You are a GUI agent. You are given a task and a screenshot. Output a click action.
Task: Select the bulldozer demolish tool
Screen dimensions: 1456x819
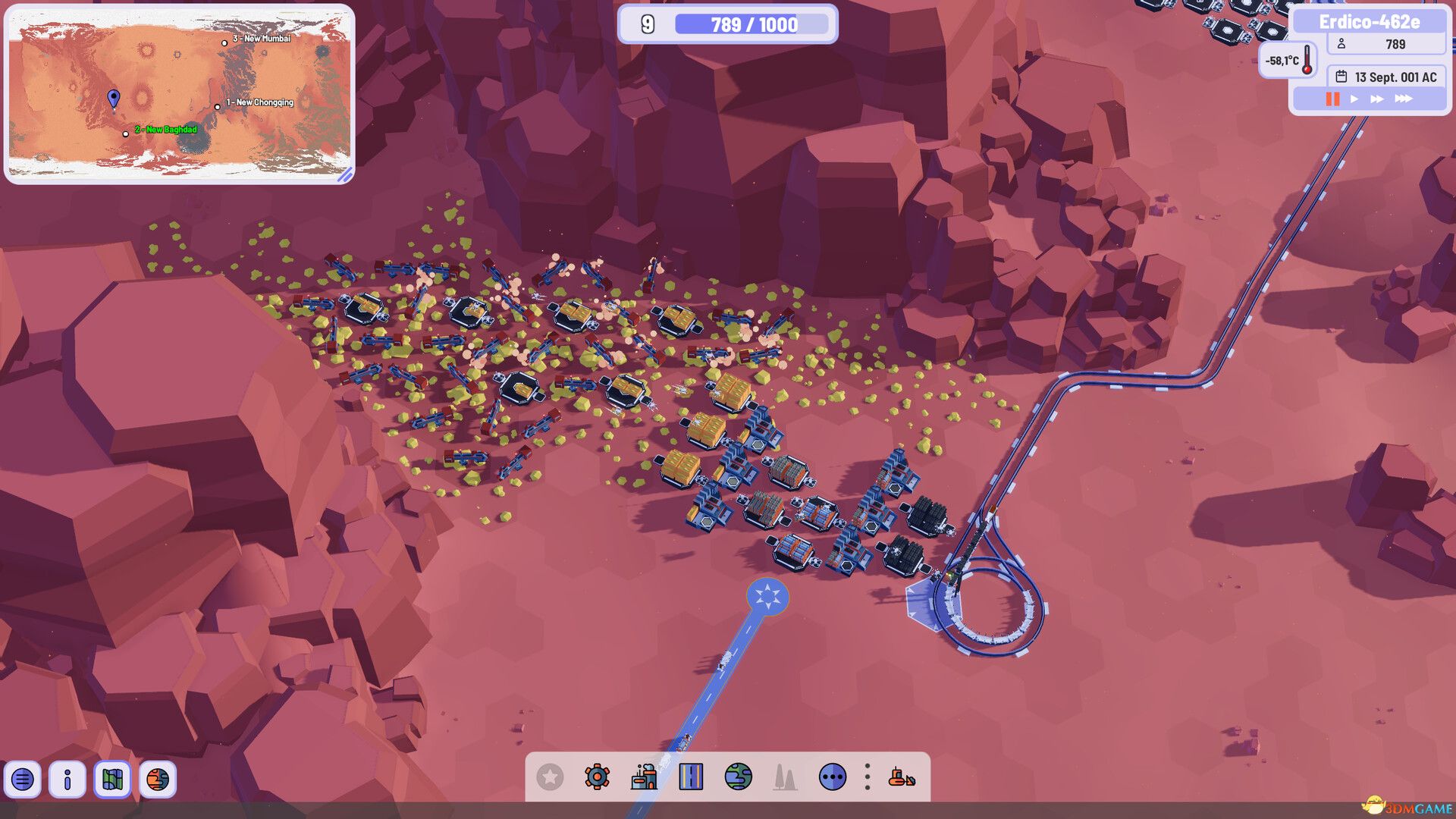tap(904, 777)
